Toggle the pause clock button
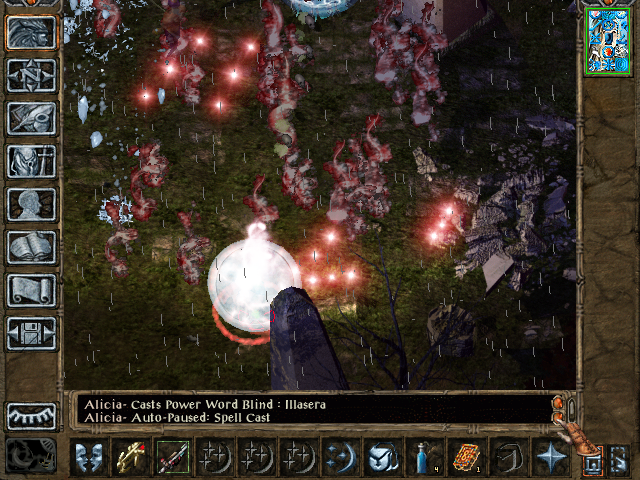640x480 pixels. tap(31, 456)
